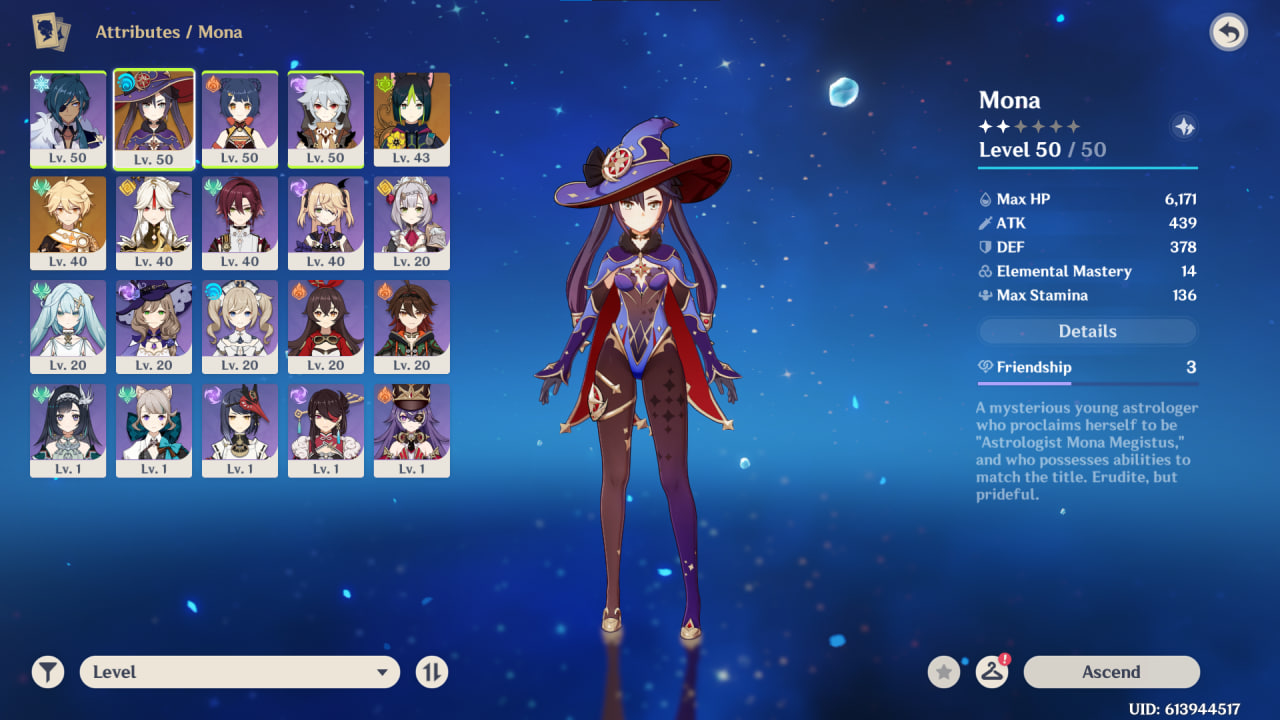Viewport: 1280px width, 720px height.
Task: Select Beidou's portrait with the eyepatch
Action: click(x=326, y=430)
